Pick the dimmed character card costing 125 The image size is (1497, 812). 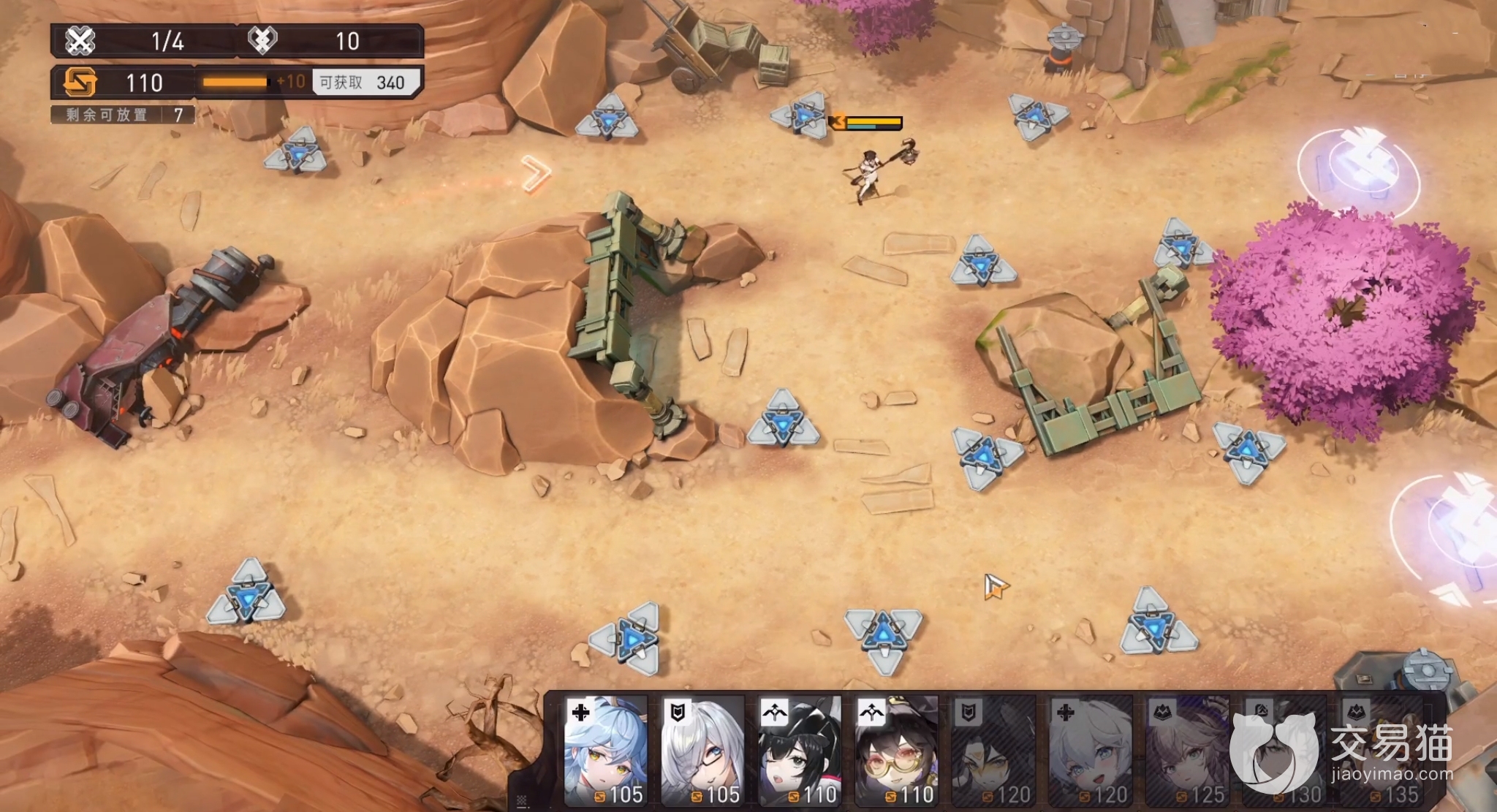pos(1188,751)
